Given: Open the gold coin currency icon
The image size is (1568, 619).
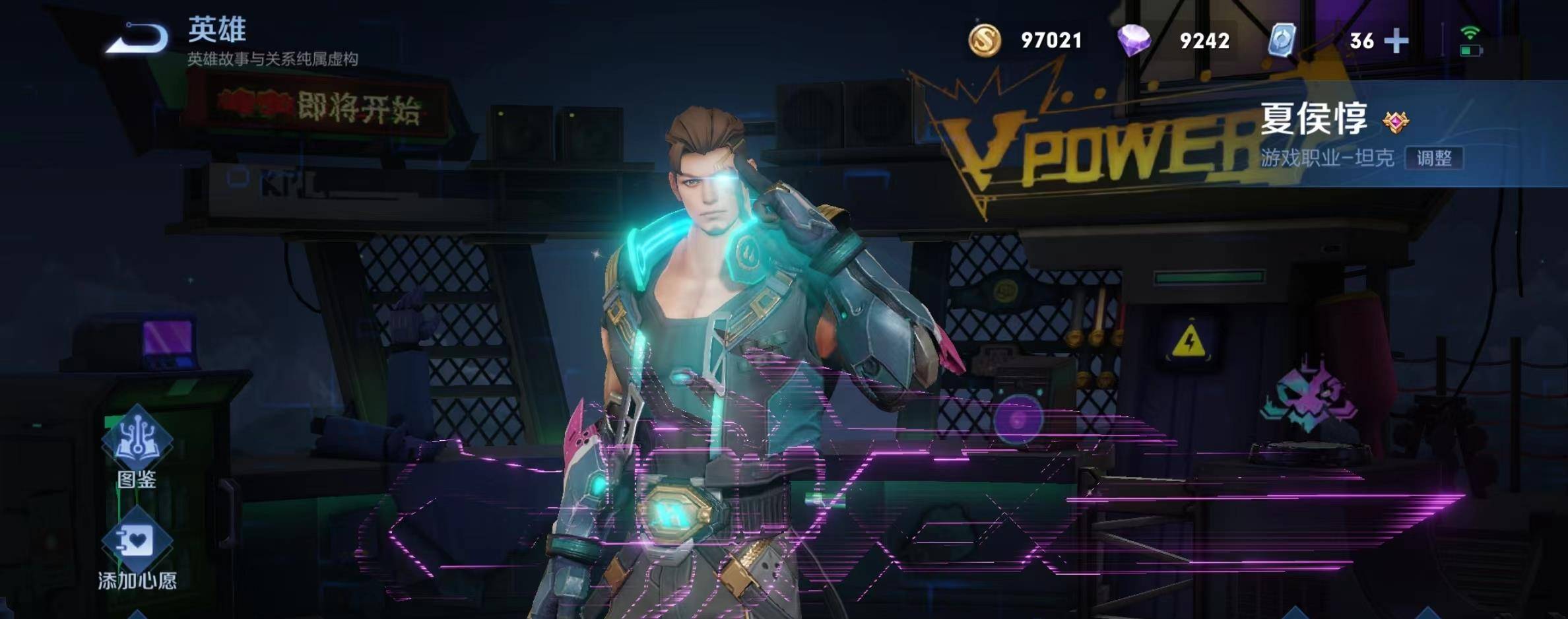Looking at the screenshot, I should [x=984, y=40].
